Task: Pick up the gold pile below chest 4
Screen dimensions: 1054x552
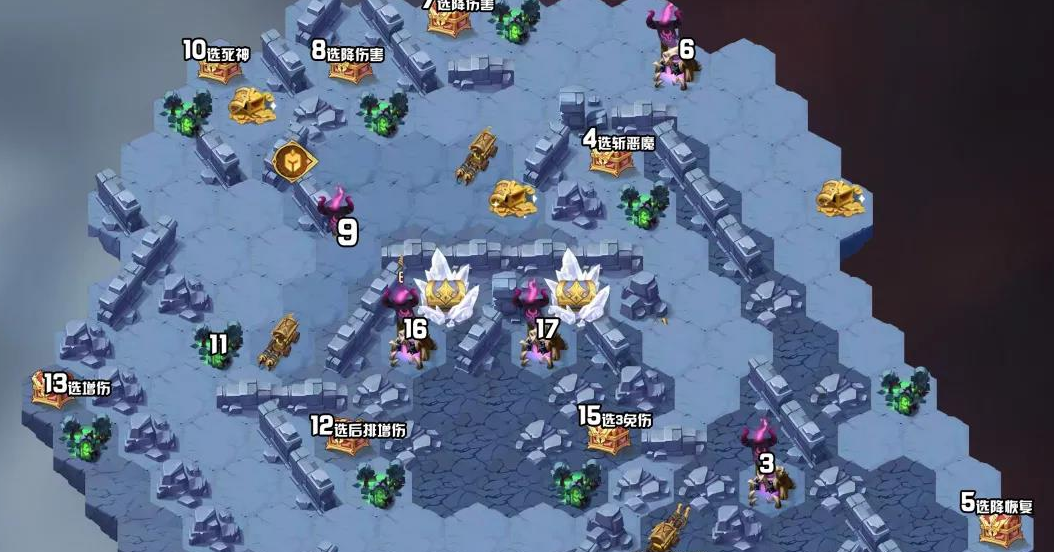Action: (x=512, y=196)
